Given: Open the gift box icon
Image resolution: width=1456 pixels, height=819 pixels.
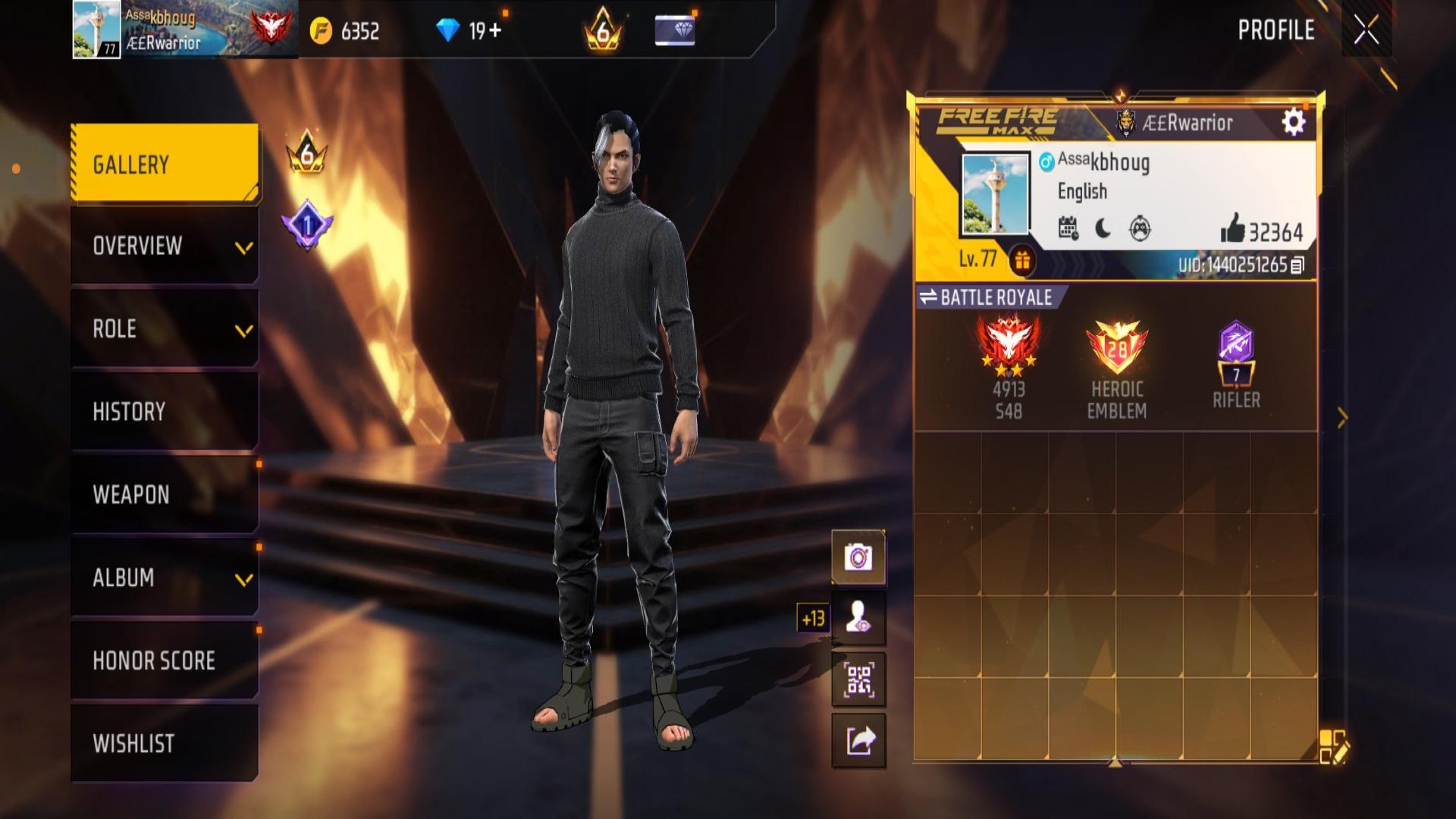Looking at the screenshot, I should (1022, 261).
